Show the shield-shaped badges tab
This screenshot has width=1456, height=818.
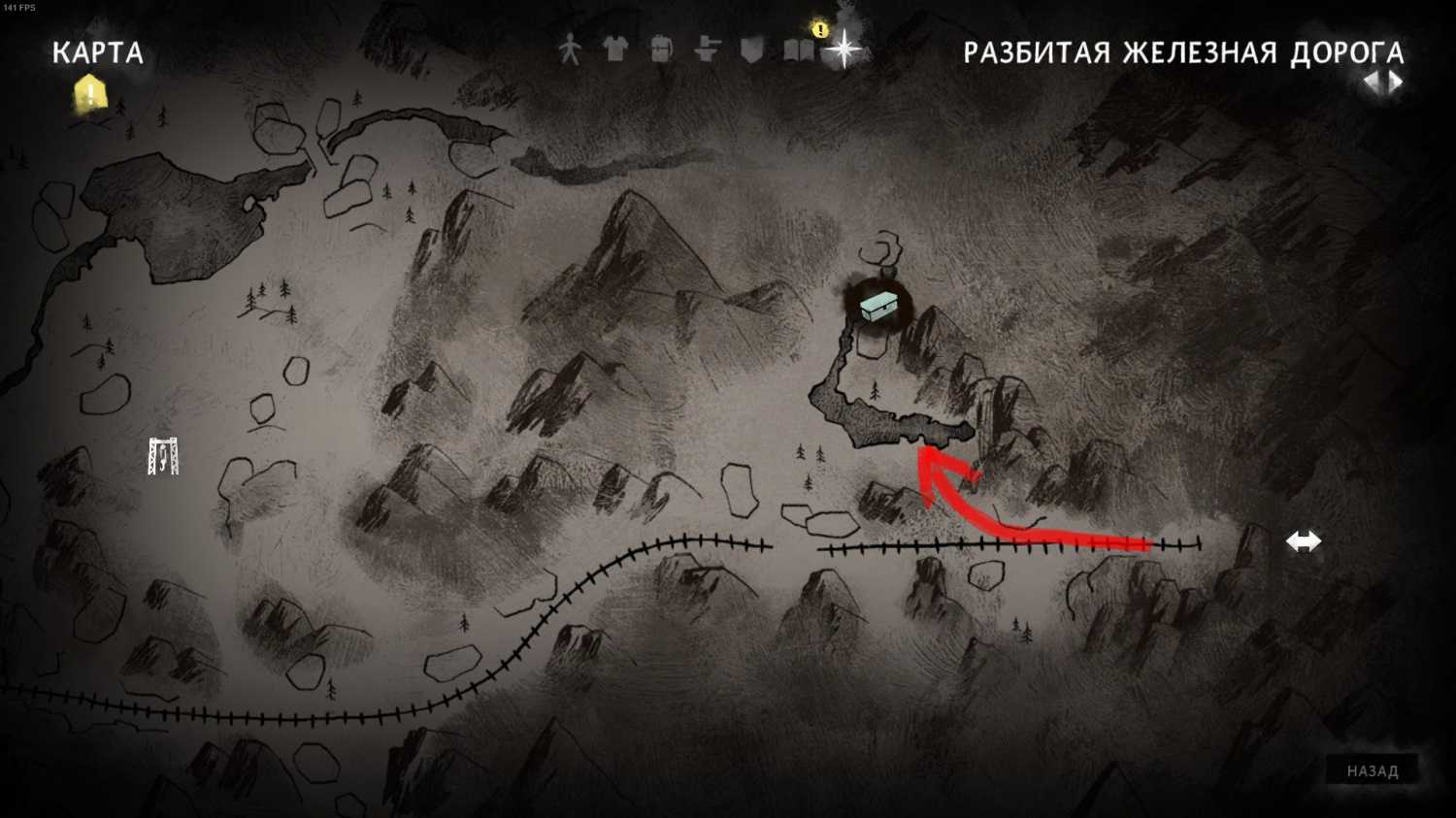point(752,49)
